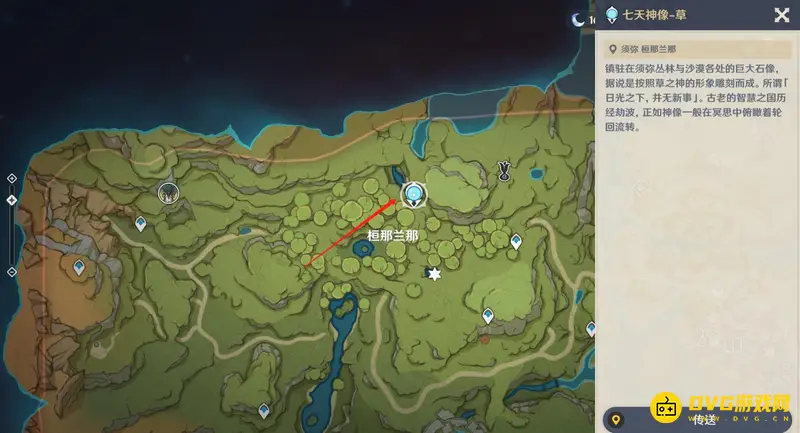The image size is (800, 433).
Task: Zoom out with the map's minus button
Action: (11, 272)
